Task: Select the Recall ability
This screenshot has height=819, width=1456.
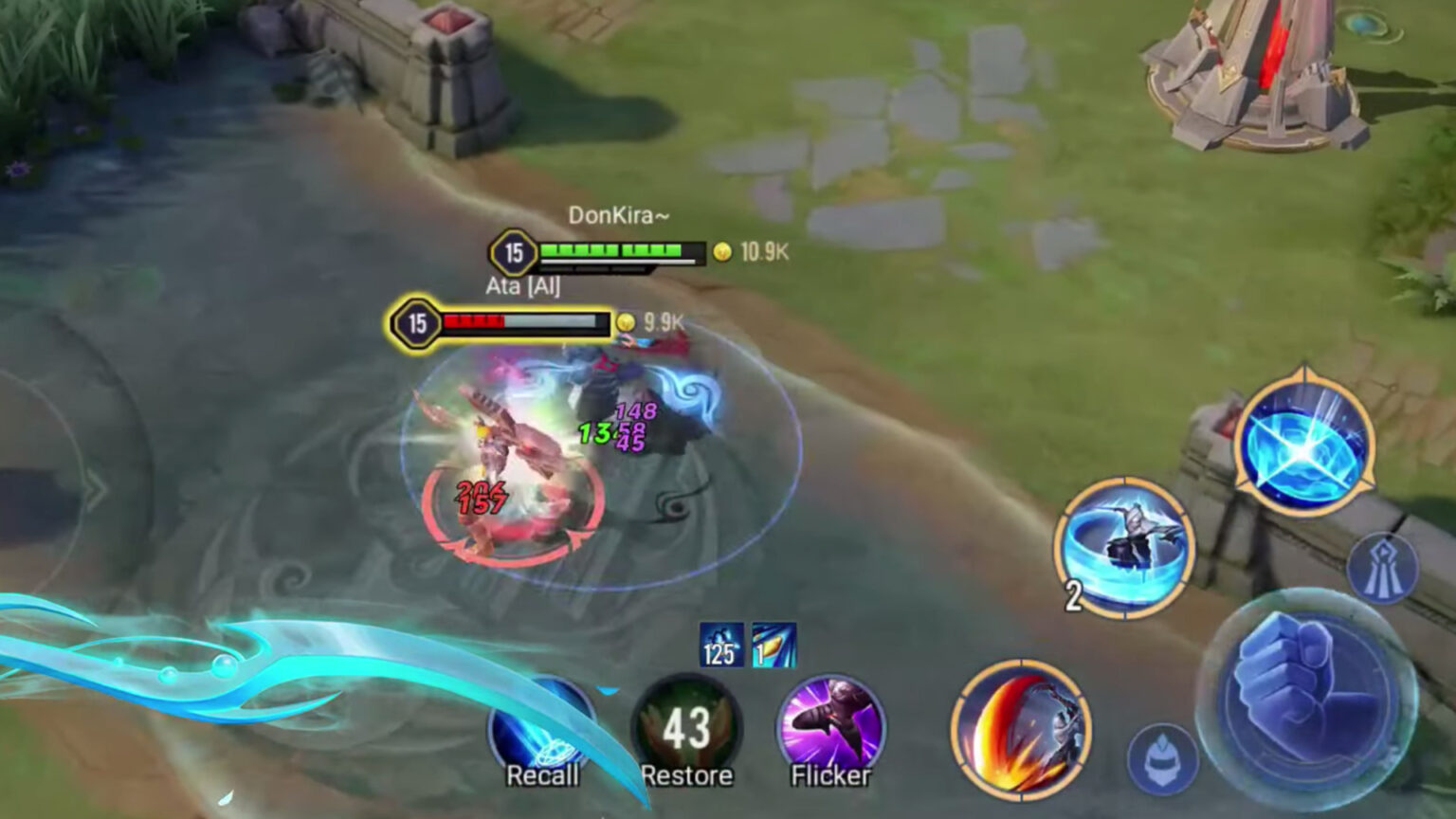Action: tap(543, 730)
